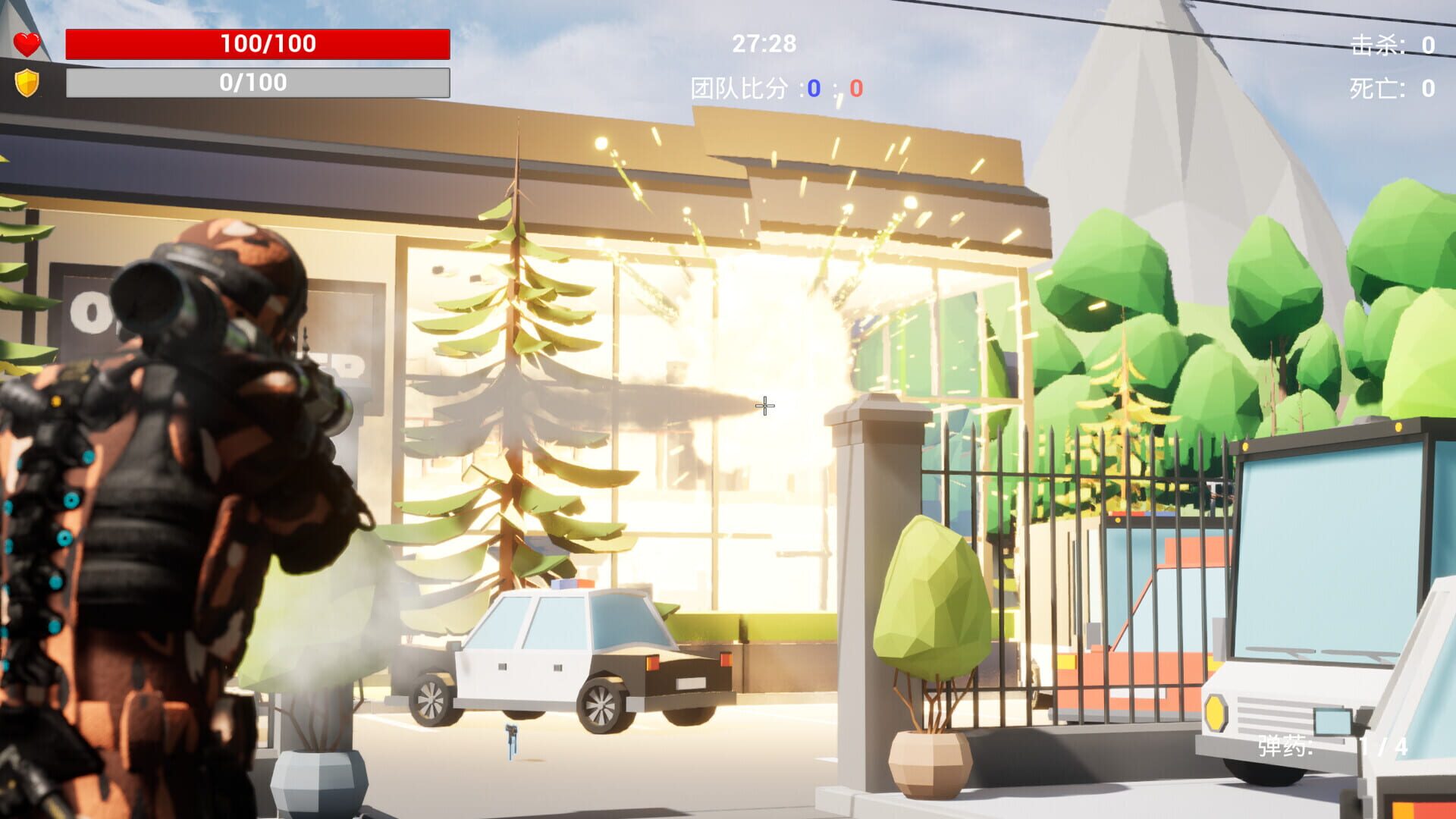The height and width of the screenshot is (819, 1456).
Task: Click the red heart health icon
Action: tap(25, 43)
